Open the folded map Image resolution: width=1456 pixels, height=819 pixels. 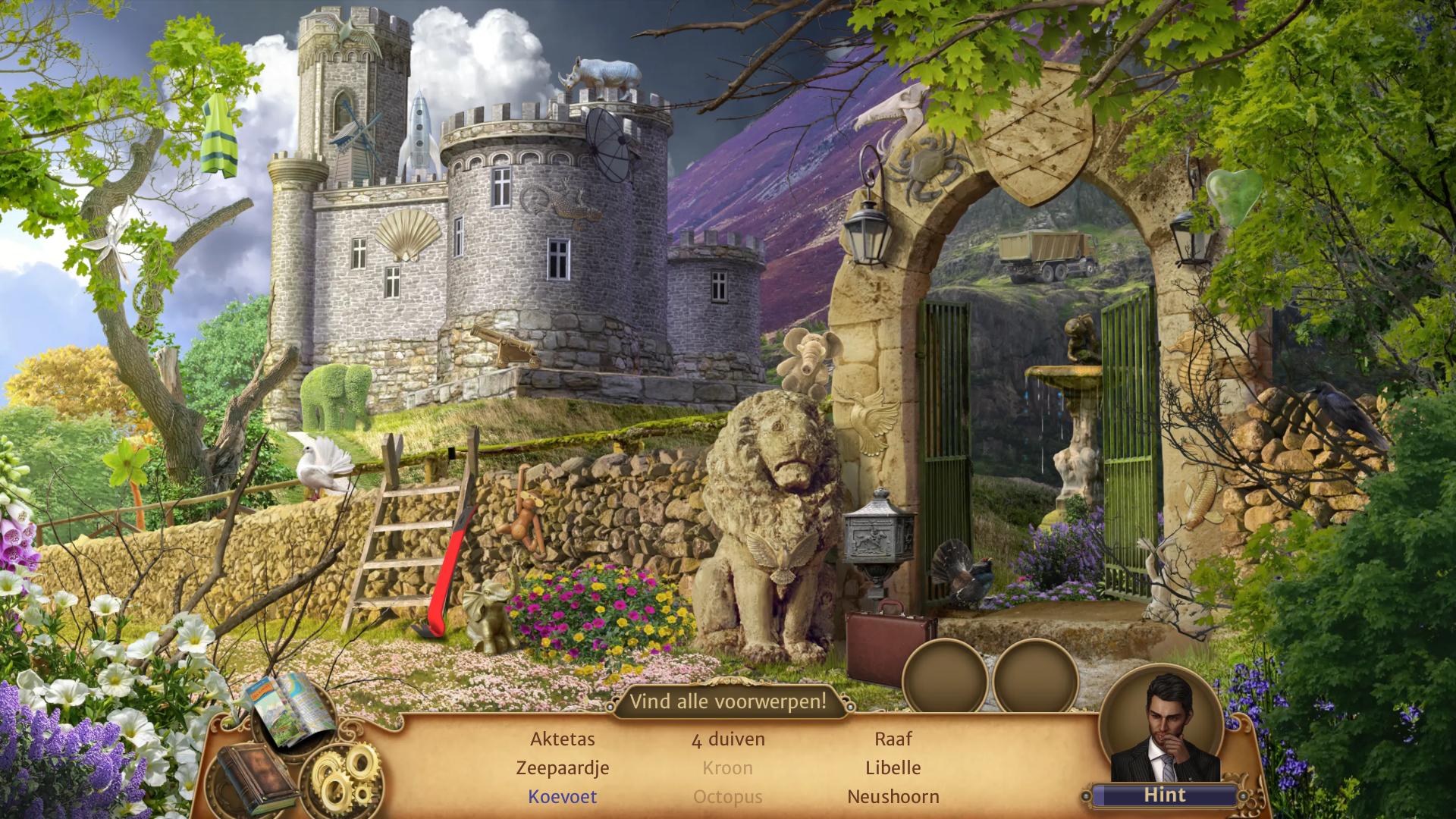pos(288,711)
